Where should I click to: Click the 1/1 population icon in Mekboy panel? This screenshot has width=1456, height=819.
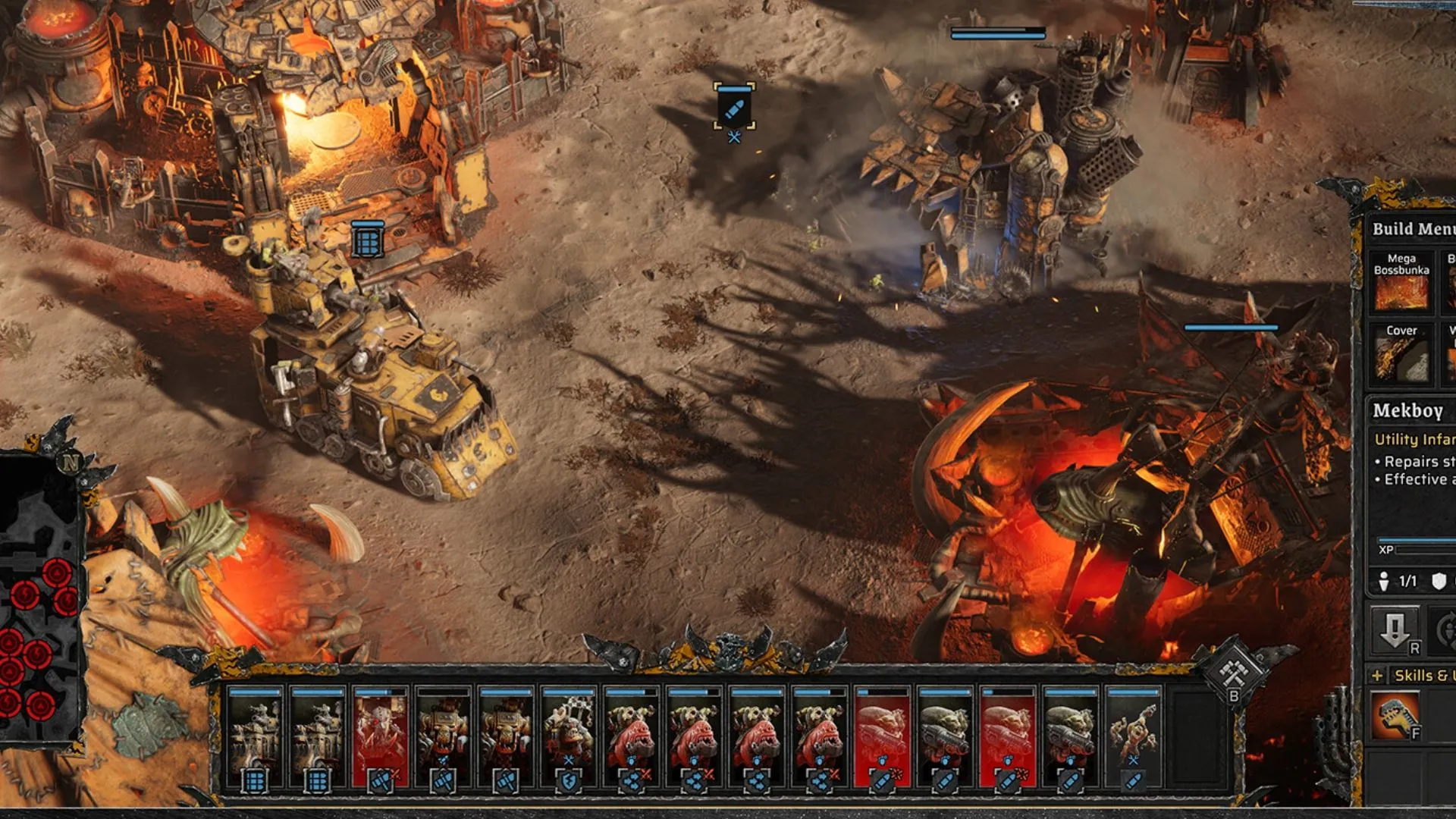[1389, 579]
